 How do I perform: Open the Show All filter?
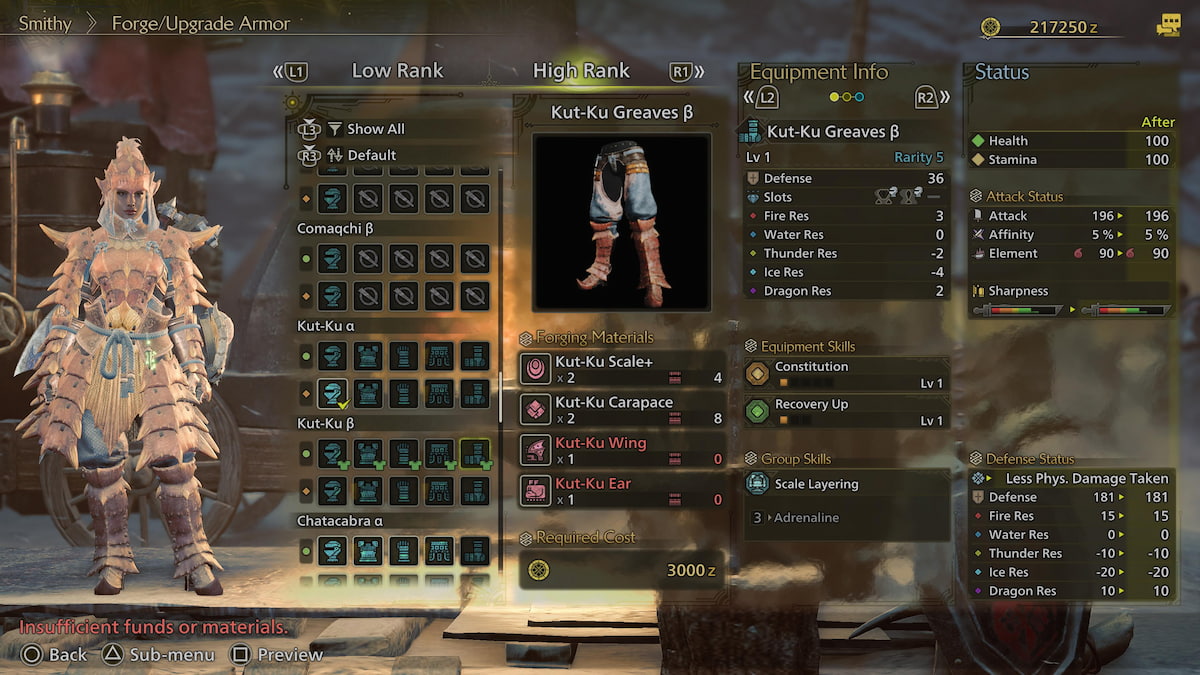click(375, 129)
